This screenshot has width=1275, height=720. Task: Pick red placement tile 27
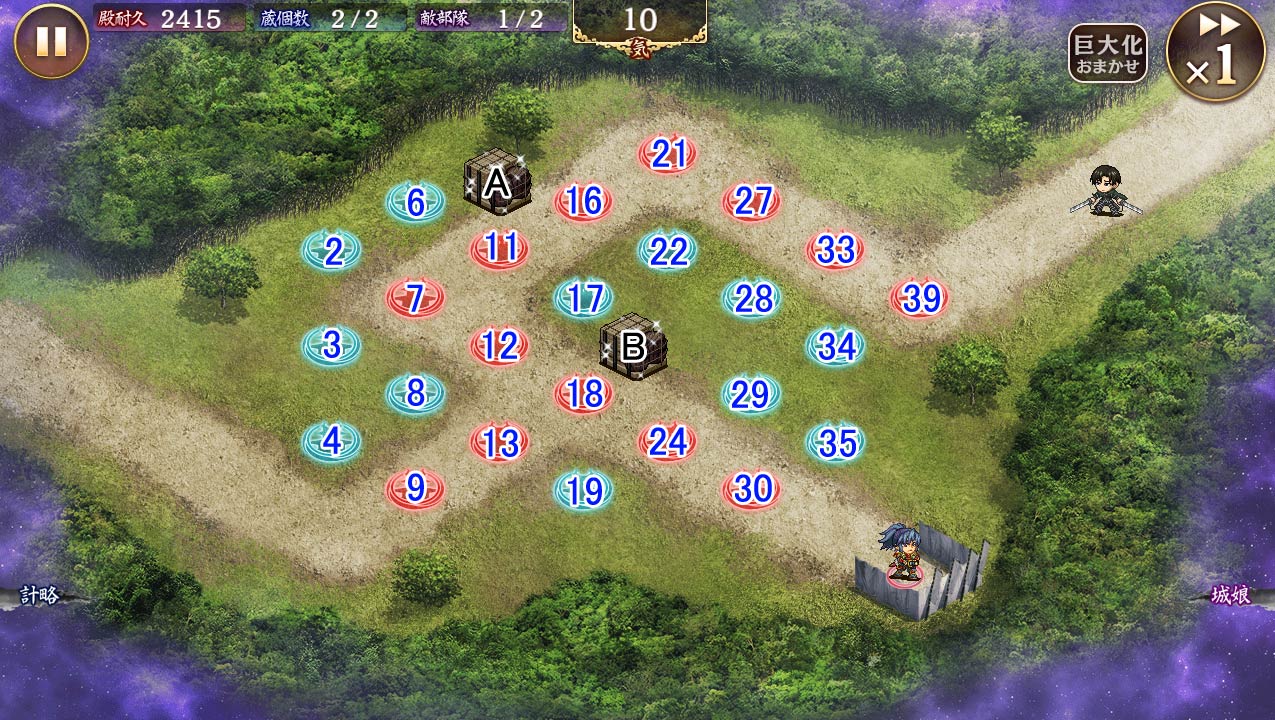coord(751,203)
